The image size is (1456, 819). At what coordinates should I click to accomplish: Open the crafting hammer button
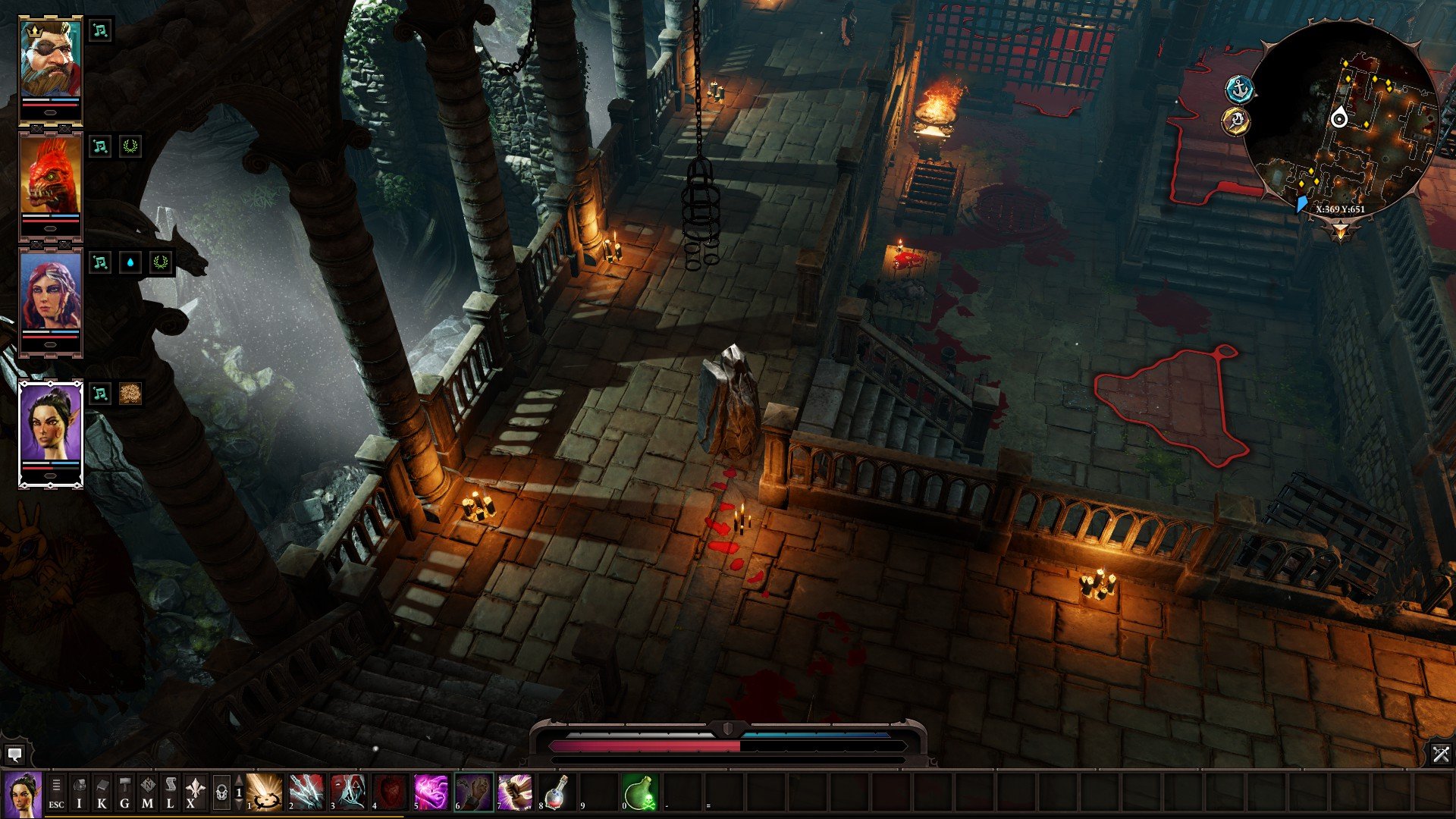tap(124, 792)
